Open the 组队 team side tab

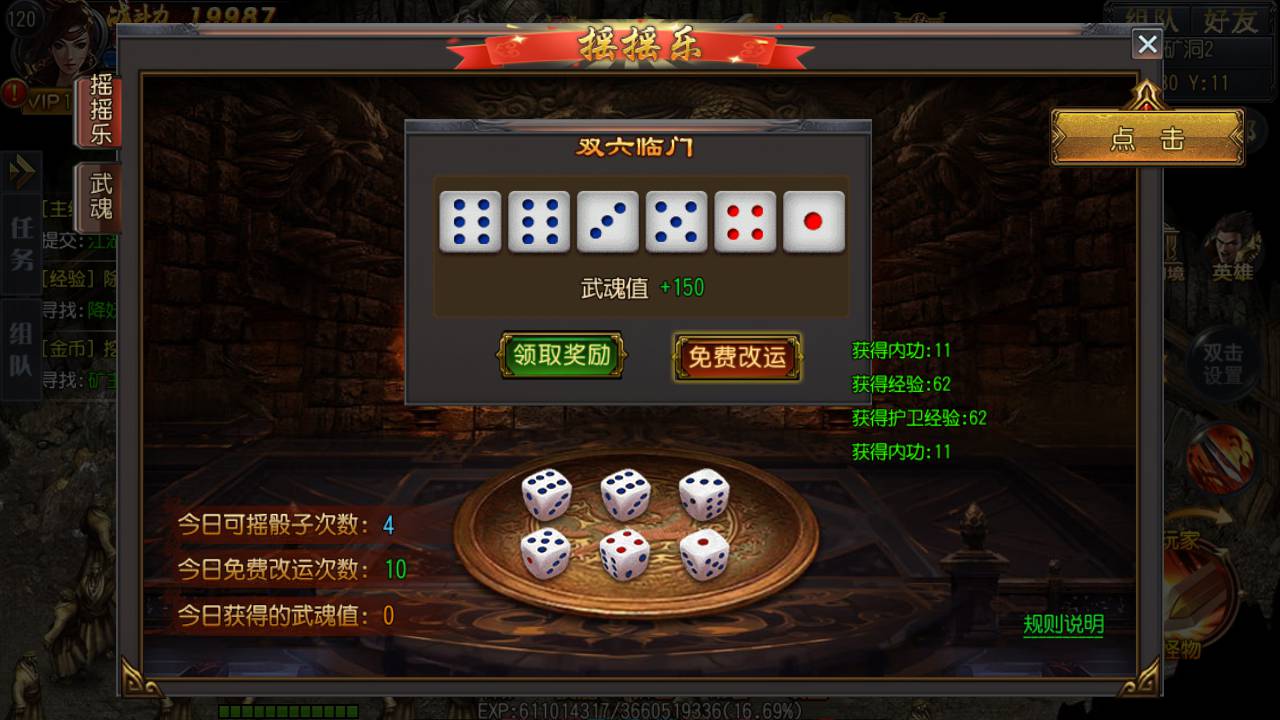(21, 349)
